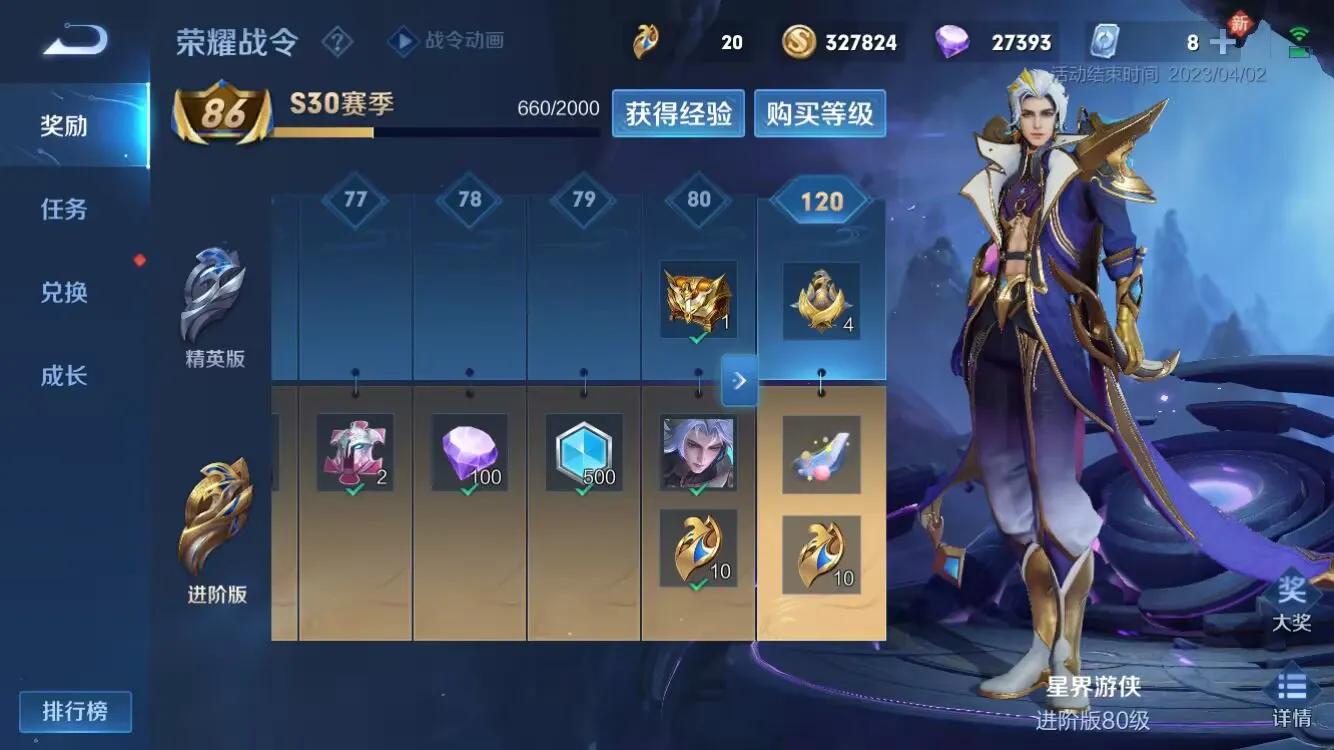
Task: Select the 500 blue hexagon crystal reward
Action: tap(584, 453)
